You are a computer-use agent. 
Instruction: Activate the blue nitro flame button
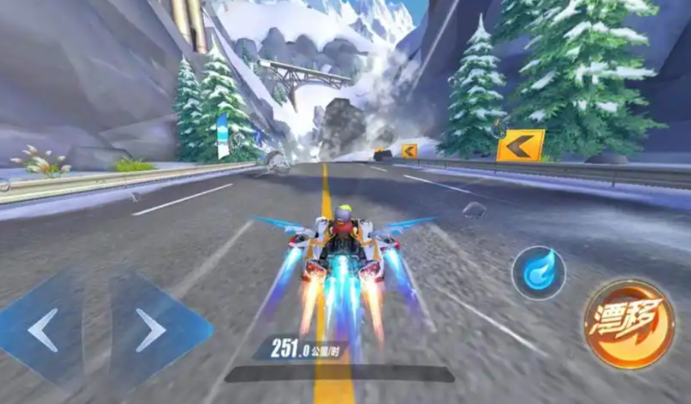tap(538, 273)
